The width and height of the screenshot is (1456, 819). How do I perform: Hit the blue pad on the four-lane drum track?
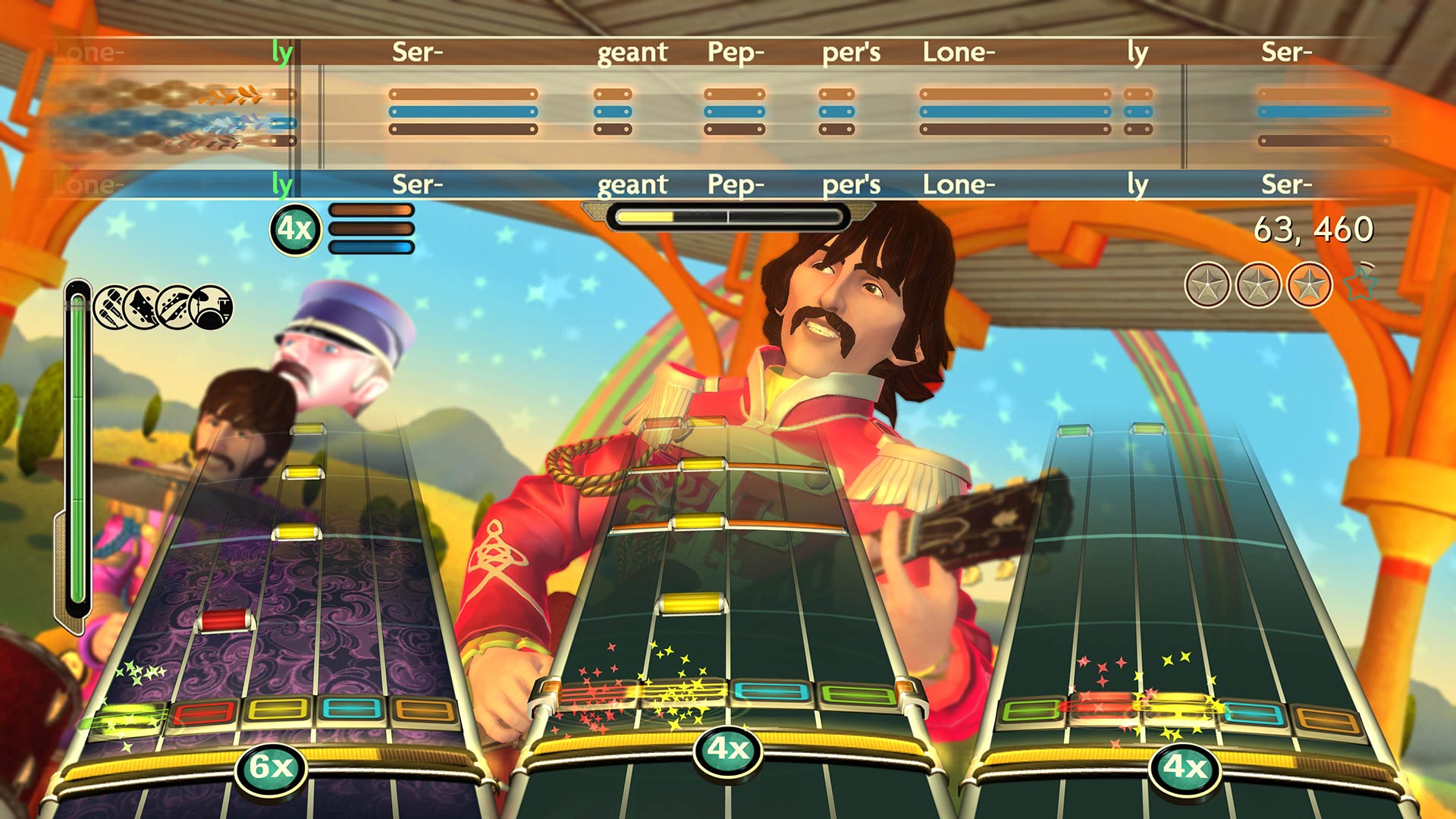[773, 692]
